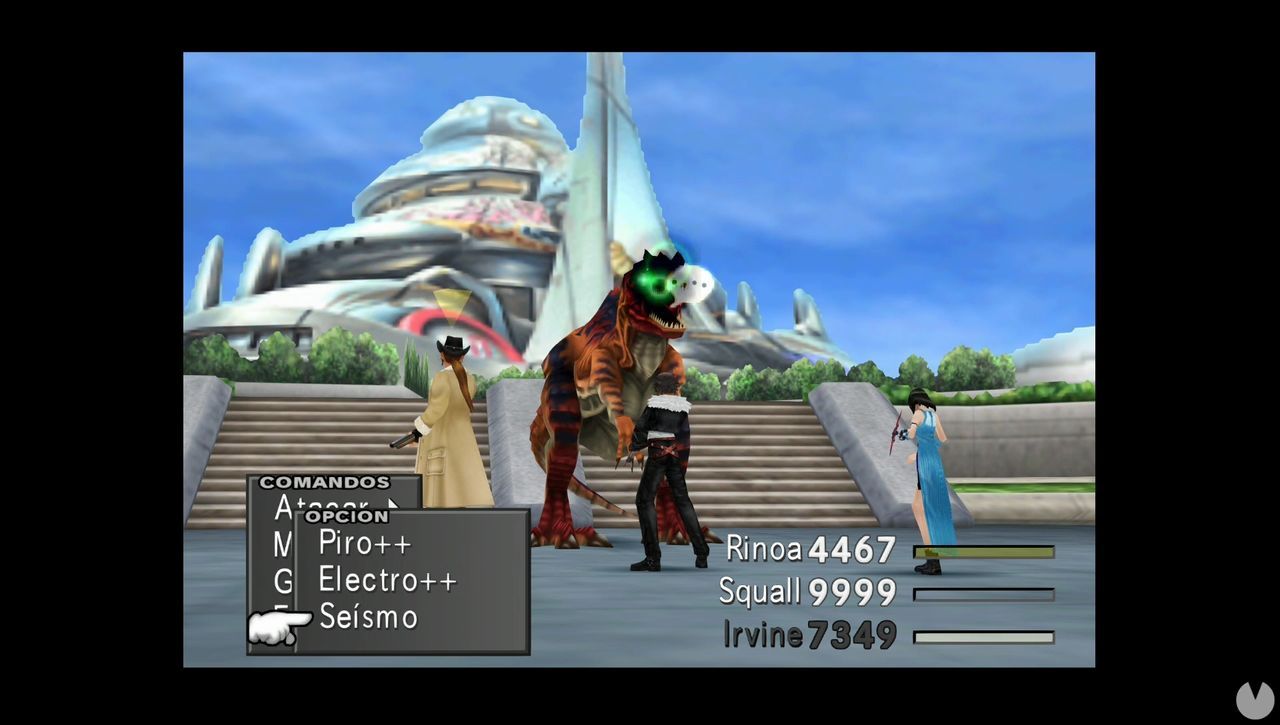Image resolution: width=1280 pixels, height=725 pixels.
Task: Click the speech bubble above the T-Rexaur
Action: 697,283
